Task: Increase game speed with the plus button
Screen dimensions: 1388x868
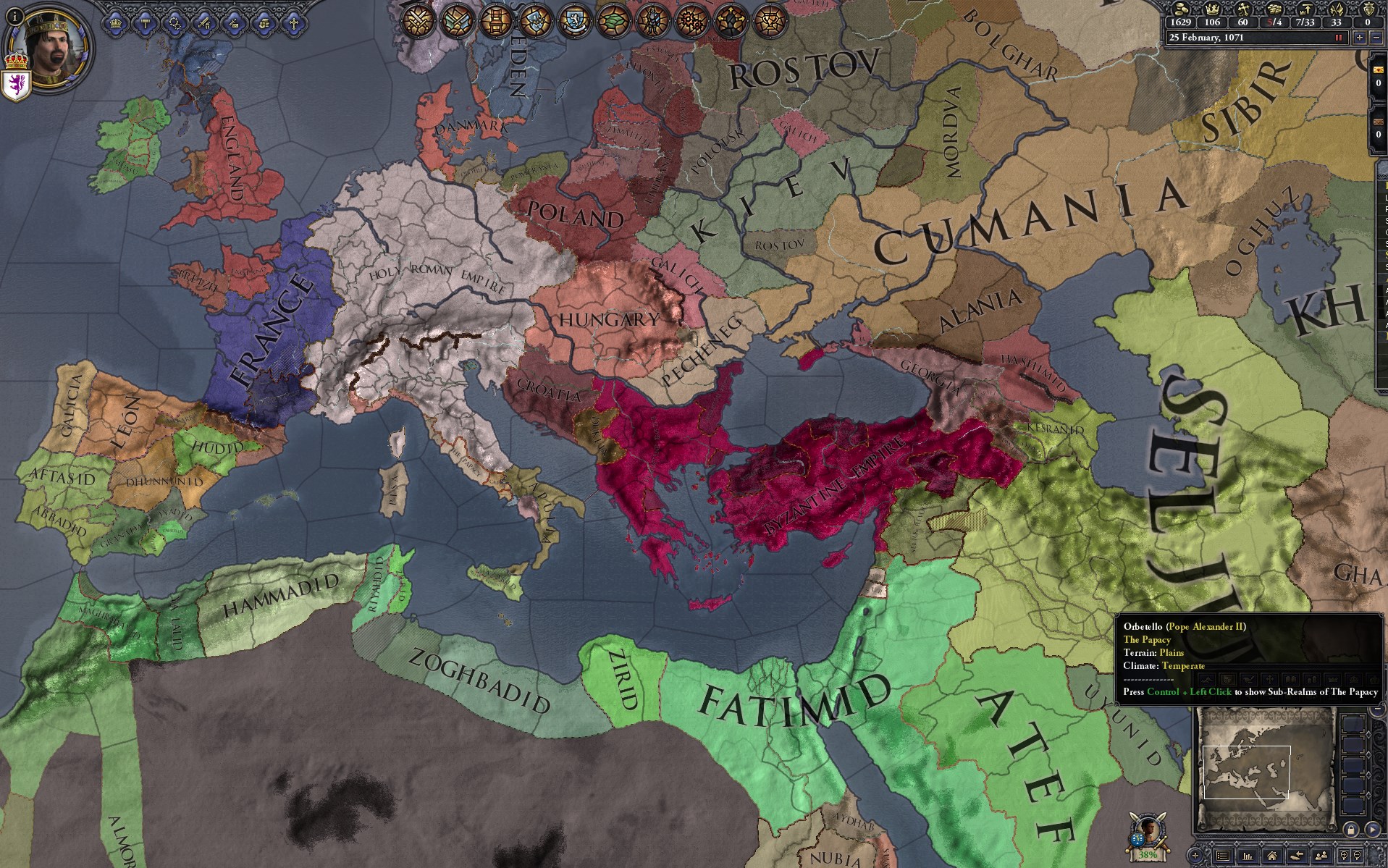Action: 1360,38
